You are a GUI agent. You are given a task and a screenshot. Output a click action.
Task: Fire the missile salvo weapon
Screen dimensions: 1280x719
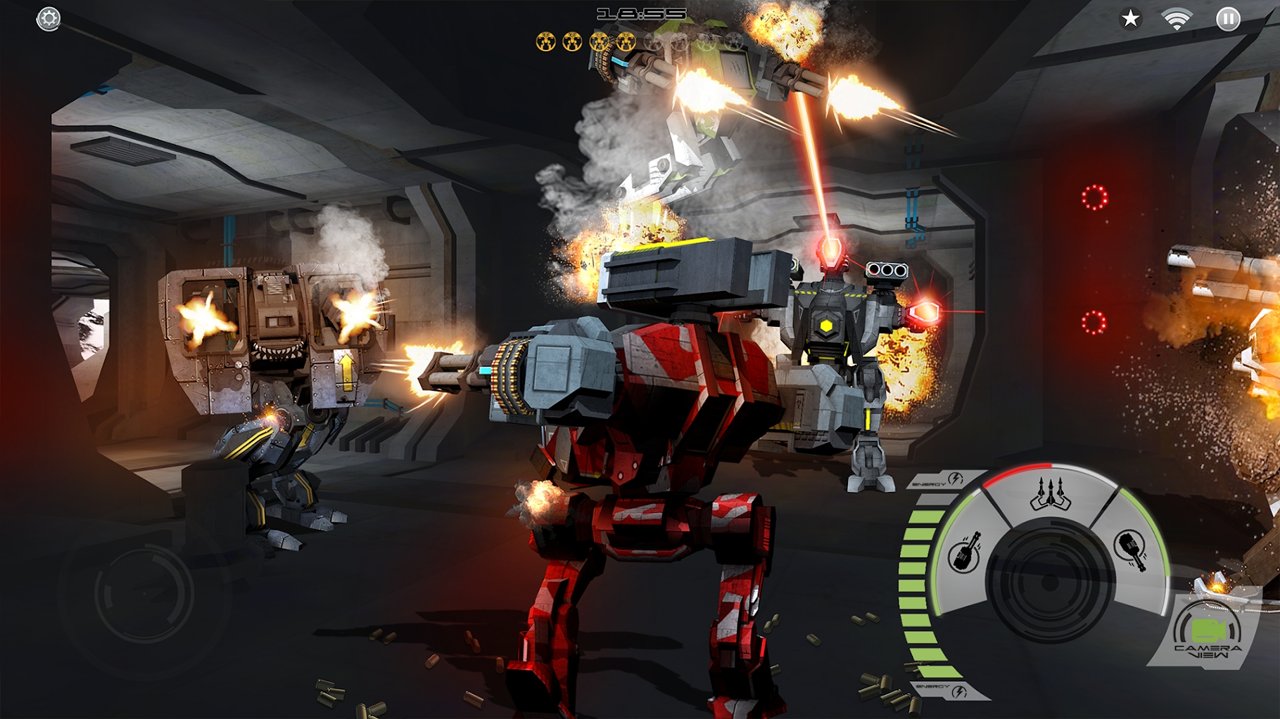click(1050, 494)
